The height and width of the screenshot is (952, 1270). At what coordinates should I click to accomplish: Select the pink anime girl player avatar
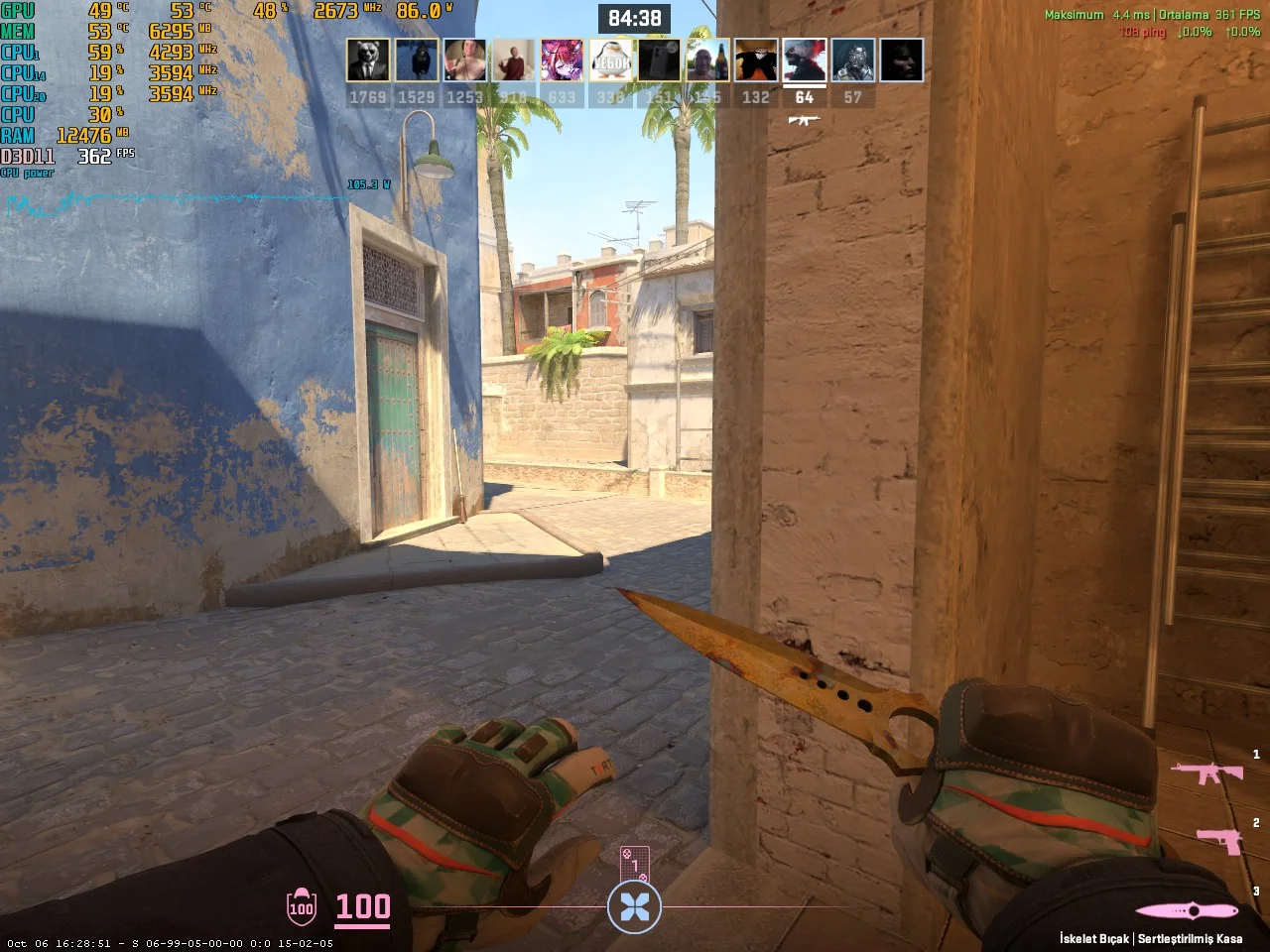point(562,60)
